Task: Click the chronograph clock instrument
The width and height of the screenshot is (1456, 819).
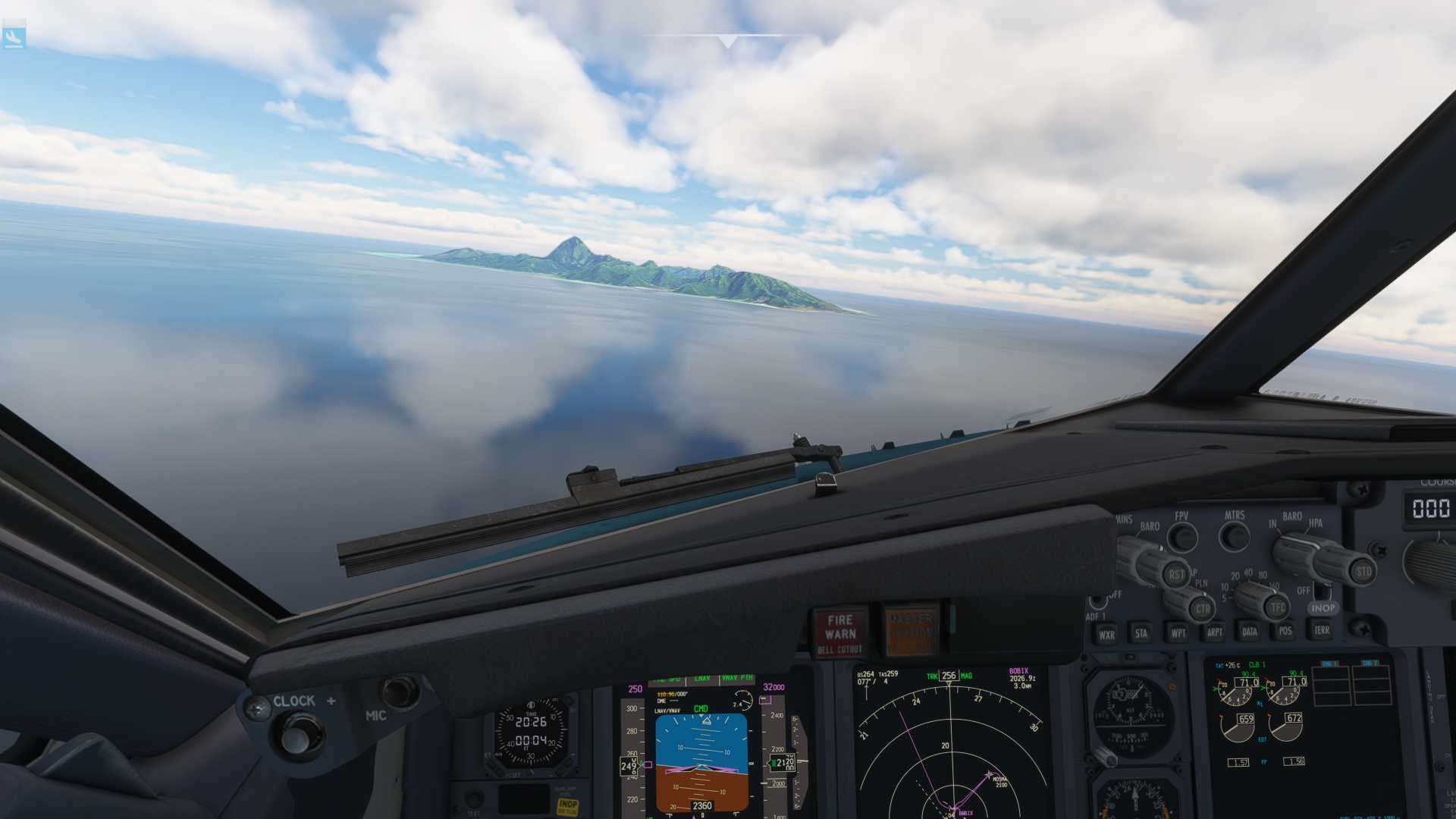Action: click(531, 733)
